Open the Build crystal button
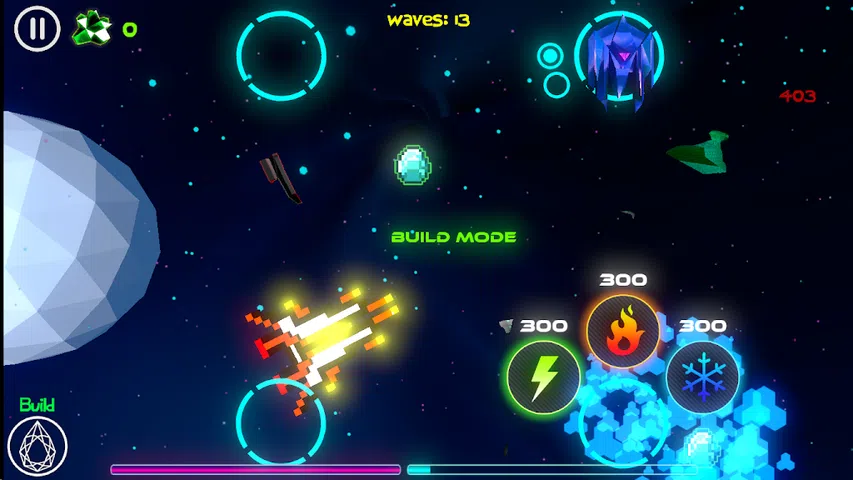This screenshot has height=480, width=853. coord(37,446)
